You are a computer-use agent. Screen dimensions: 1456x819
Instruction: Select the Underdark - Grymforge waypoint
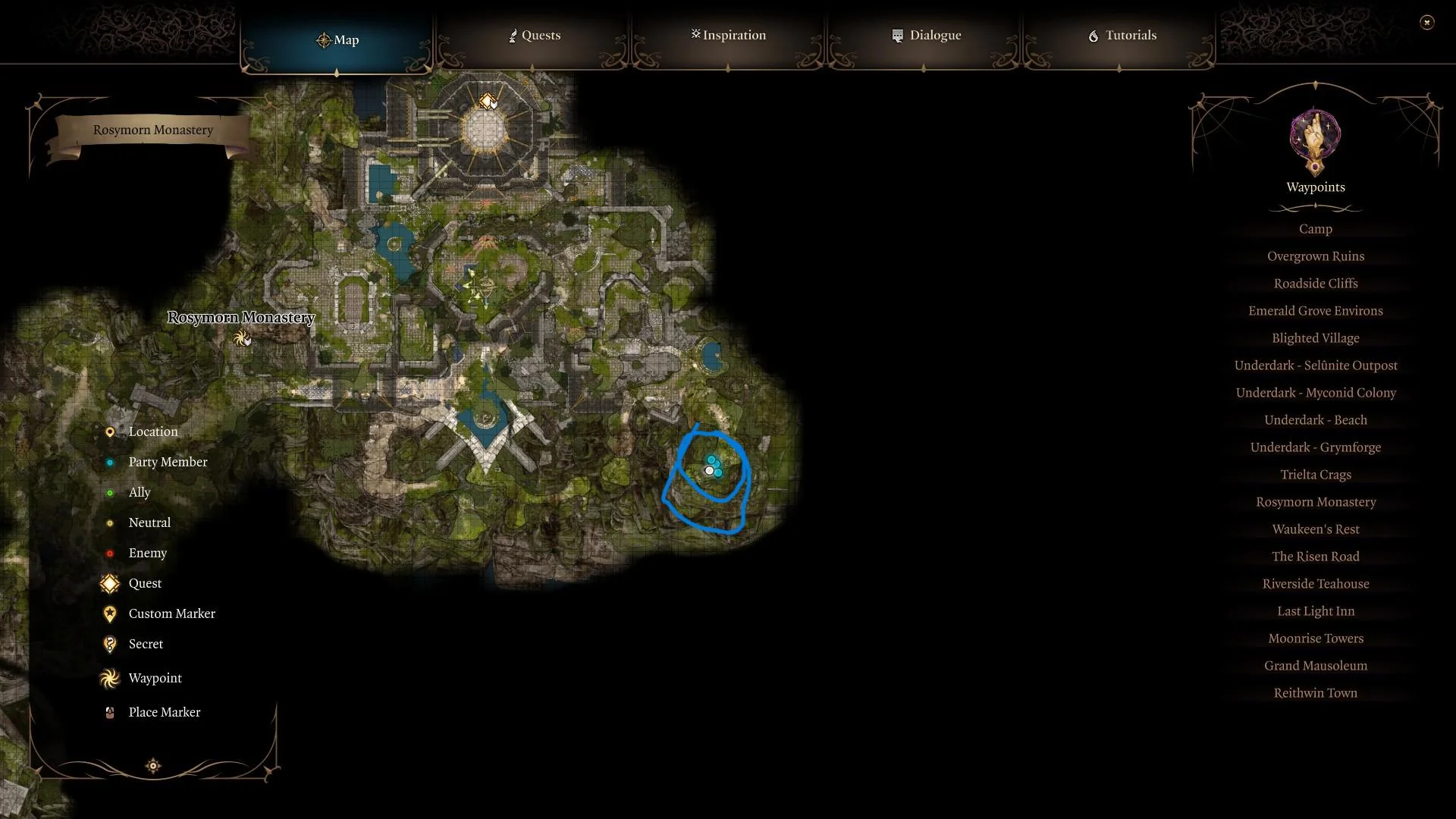[x=1315, y=447]
